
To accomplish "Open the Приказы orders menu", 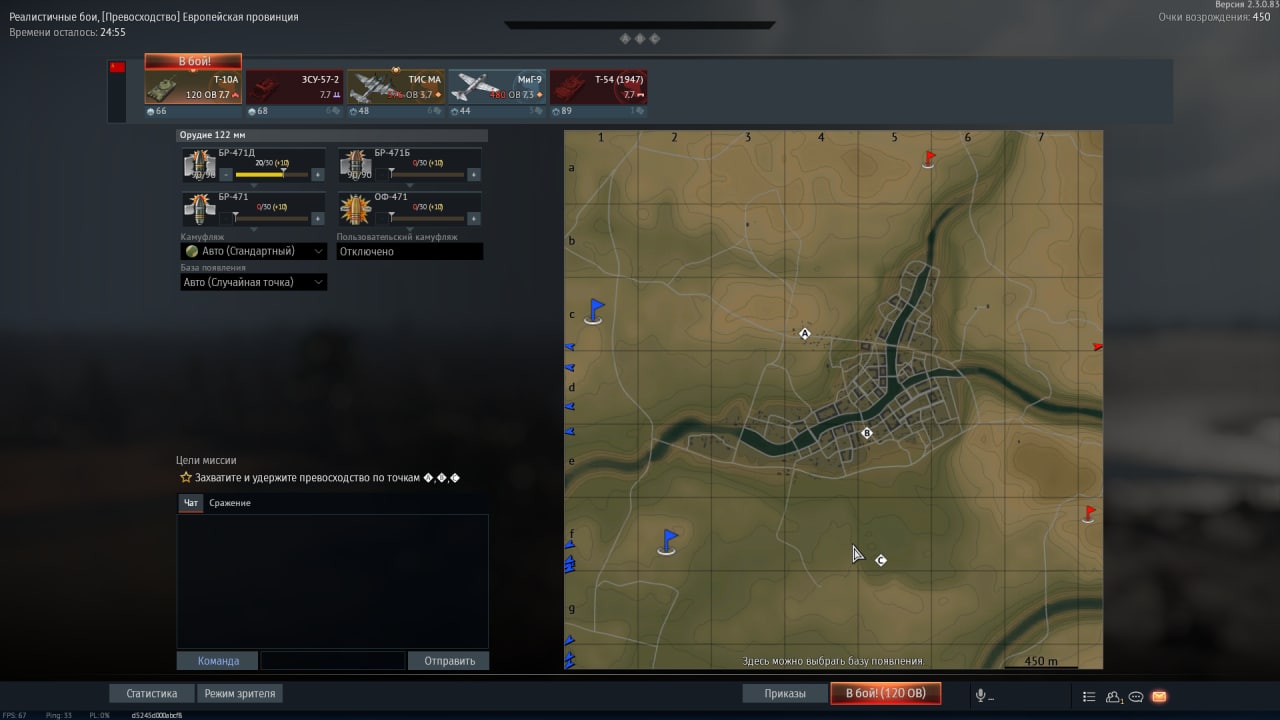I will click(x=784, y=694).
